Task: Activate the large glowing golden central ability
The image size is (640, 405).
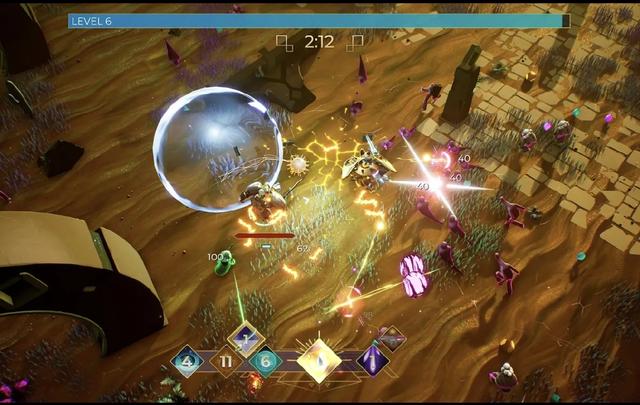Action: pyautogui.click(x=319, y=360)
